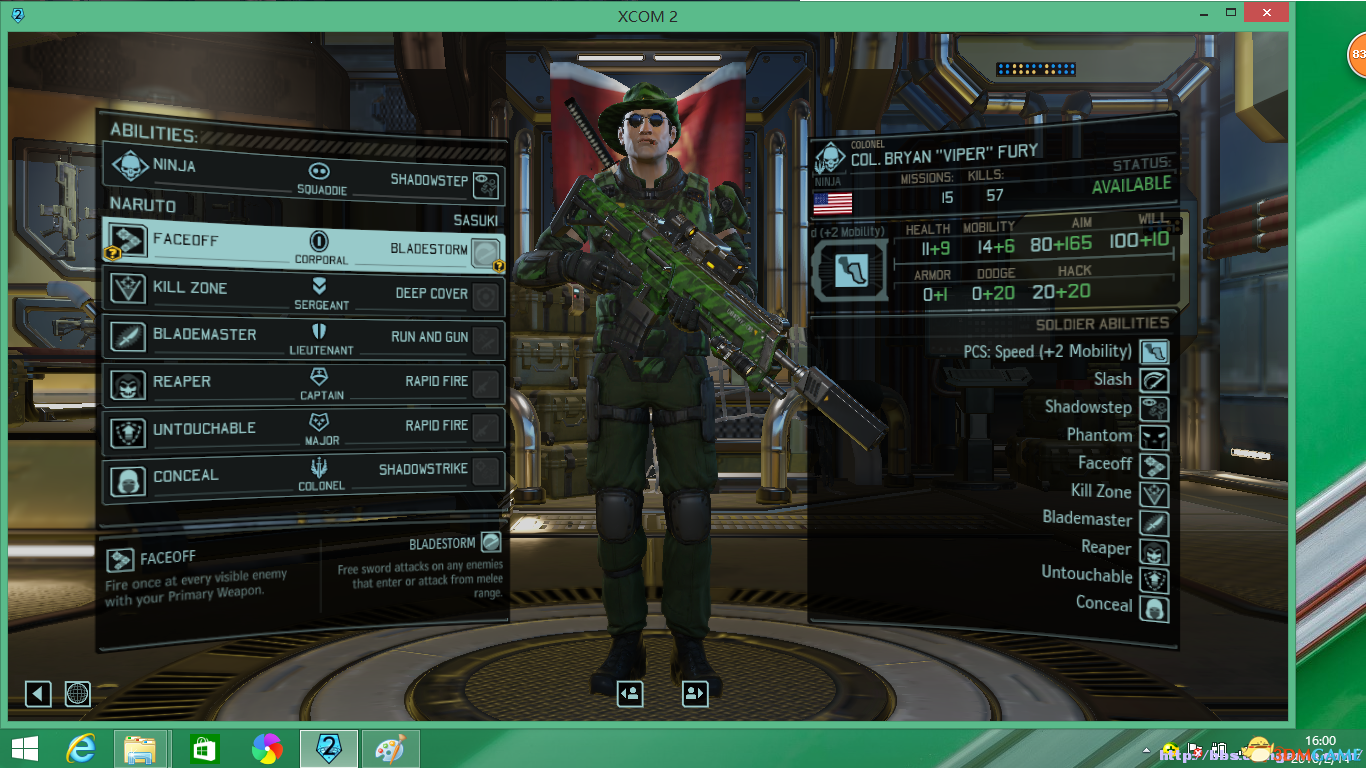Choose the Bladestorm ability icon
The height and width of the screenshot is (768, 1366).
(486, 250)
